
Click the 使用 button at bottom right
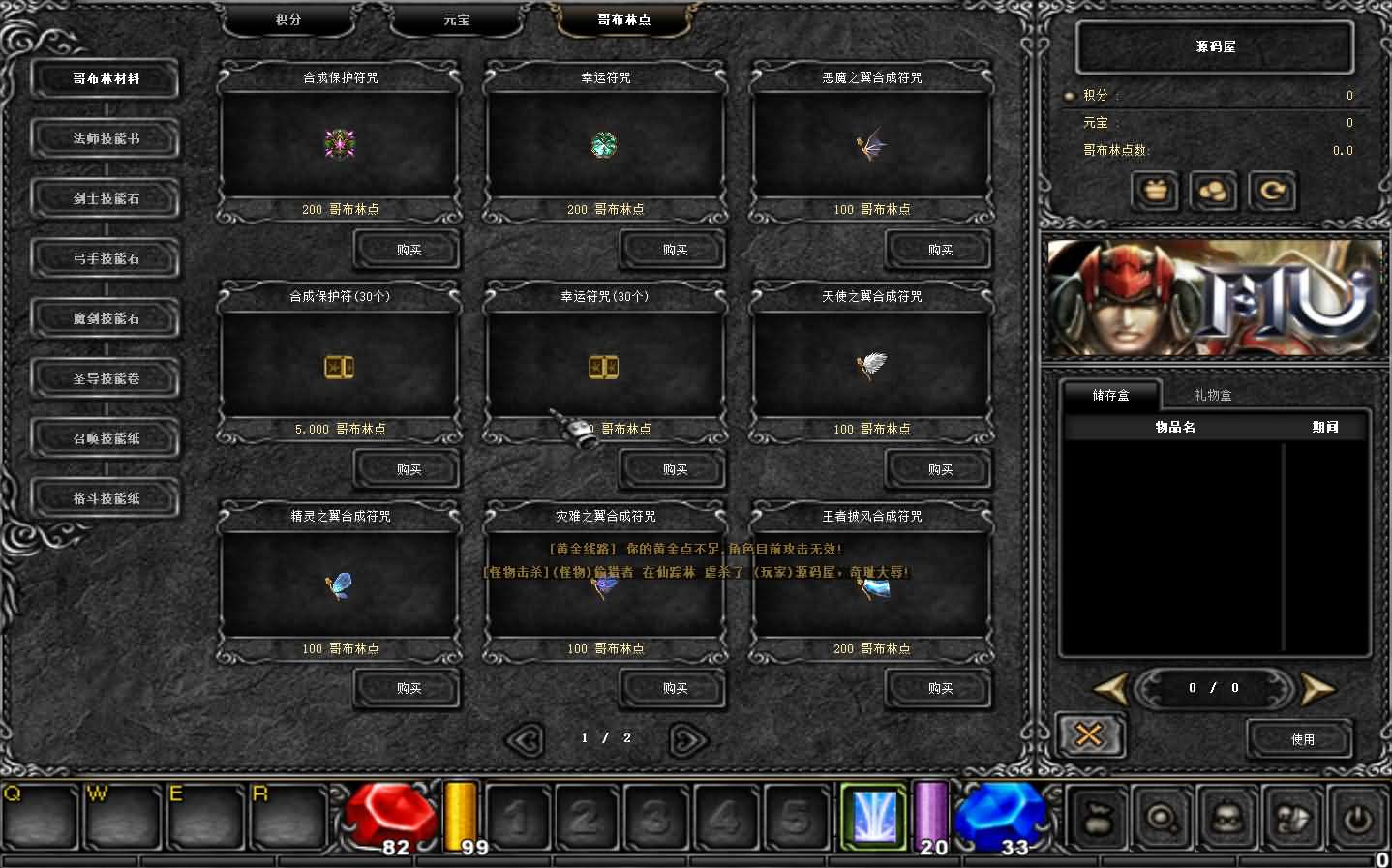point(1301,738)
